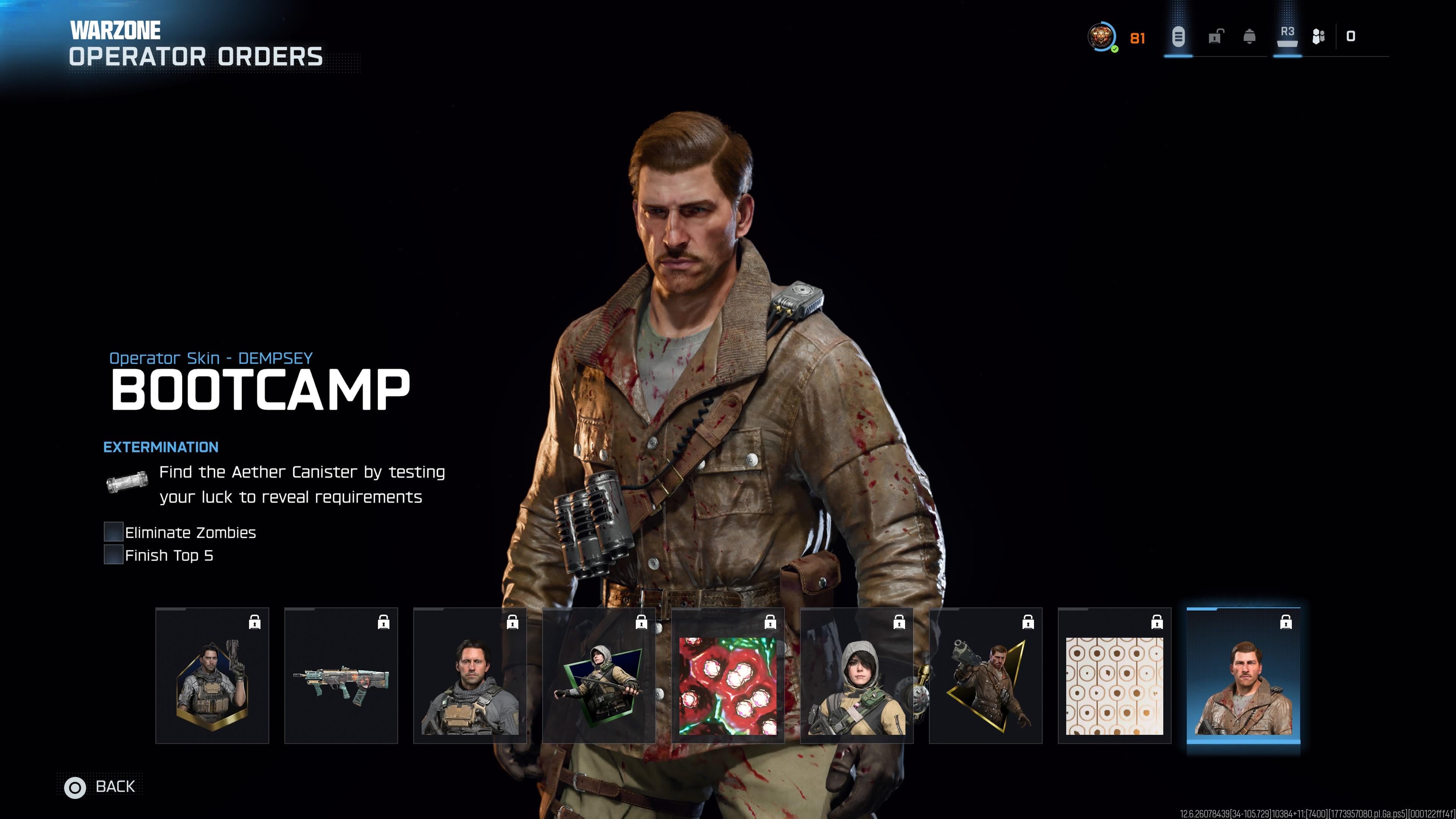Open the menu icon with three lines

[1178, 37]
